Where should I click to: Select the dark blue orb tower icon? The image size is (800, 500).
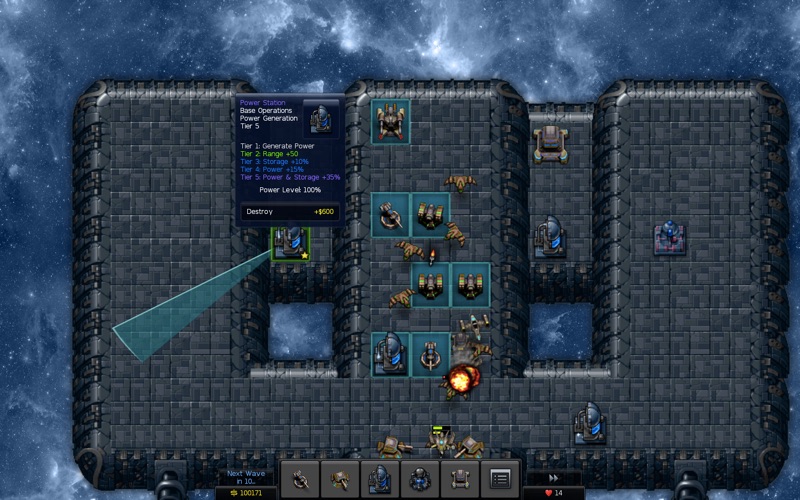tap(420, 478)
